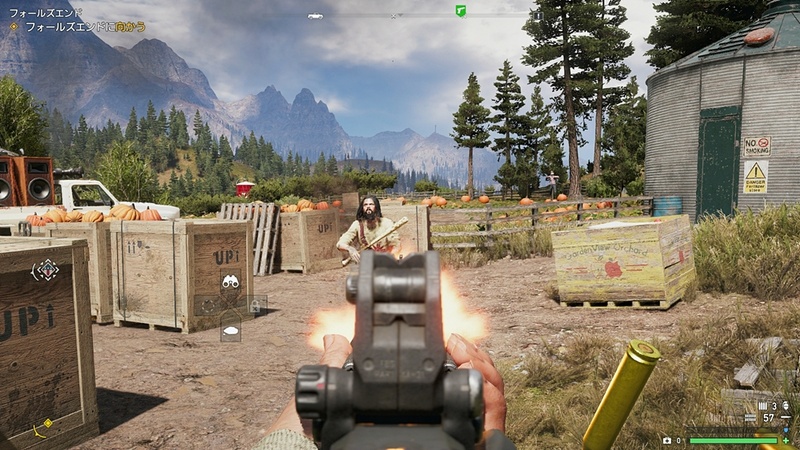Click the locked shortcut slot with padlock
The width and height of the screenshot is (800, 450).
pyautogui.click(x=254, y=305)
